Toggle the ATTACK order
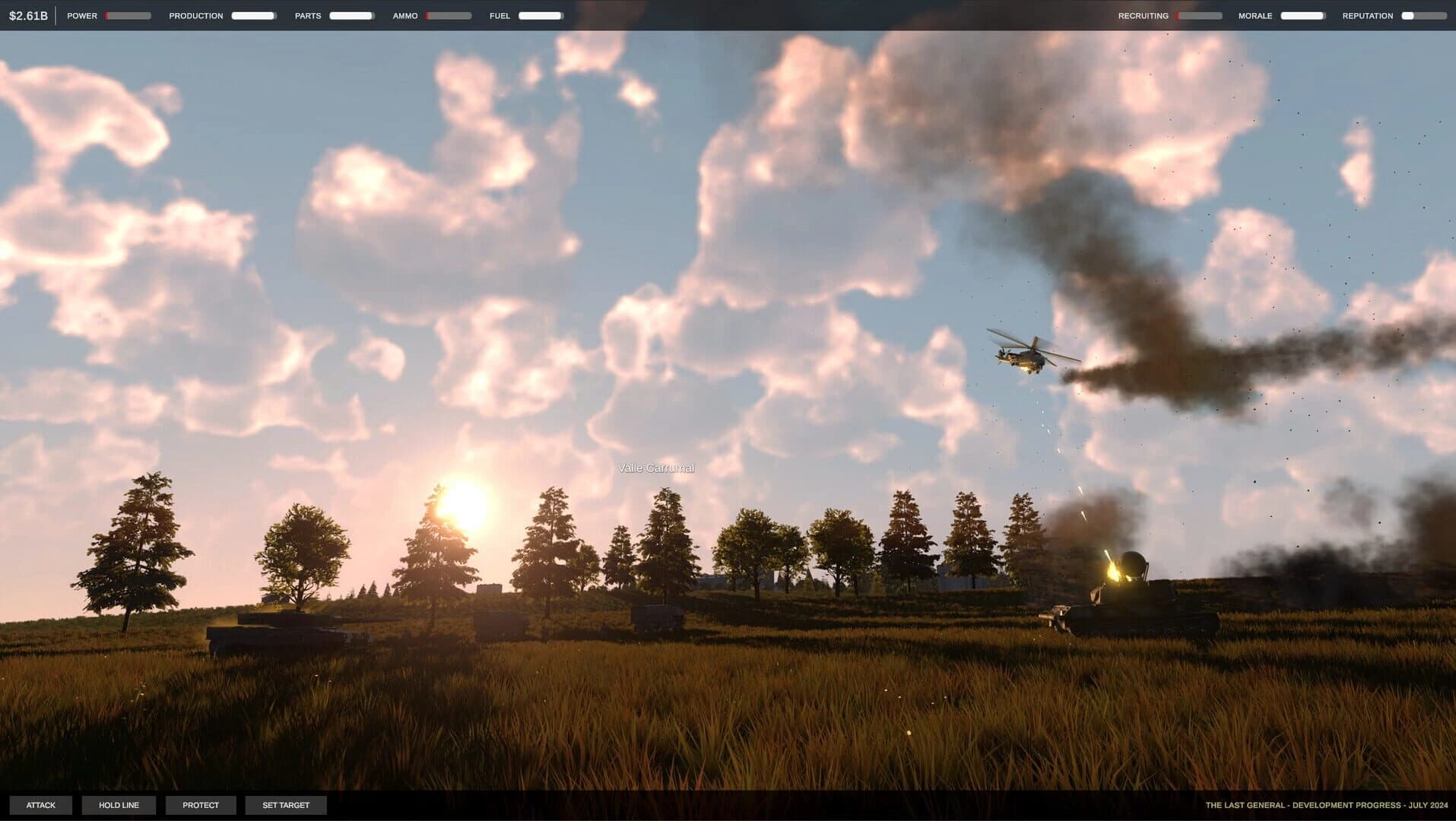 [42, 804]
